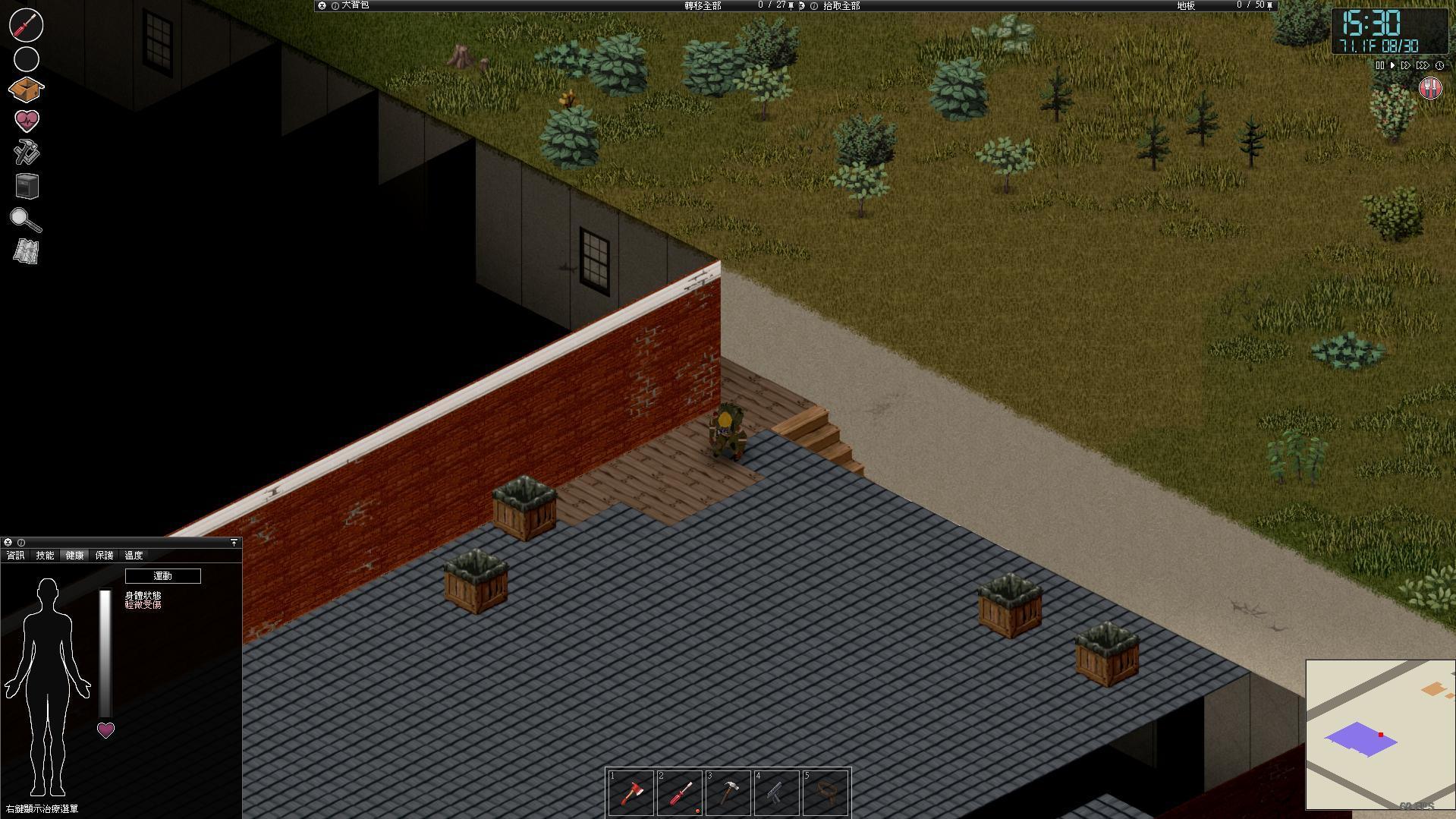The width and height of the screenshot is (1456, 819).
Task: Open the 保護 protection tab
Action: 105,555
